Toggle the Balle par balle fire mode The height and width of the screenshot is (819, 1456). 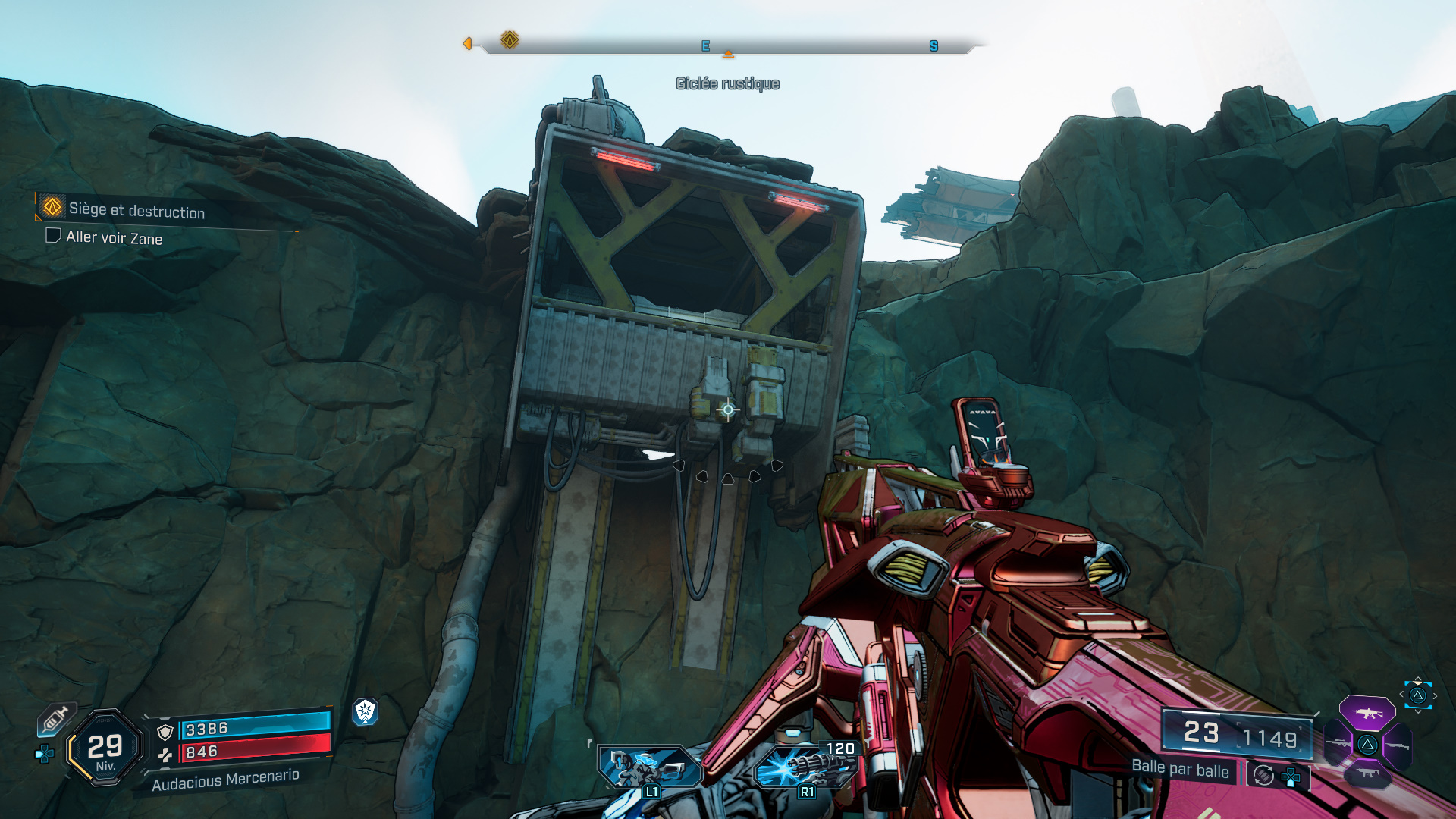pos(1180,769)
